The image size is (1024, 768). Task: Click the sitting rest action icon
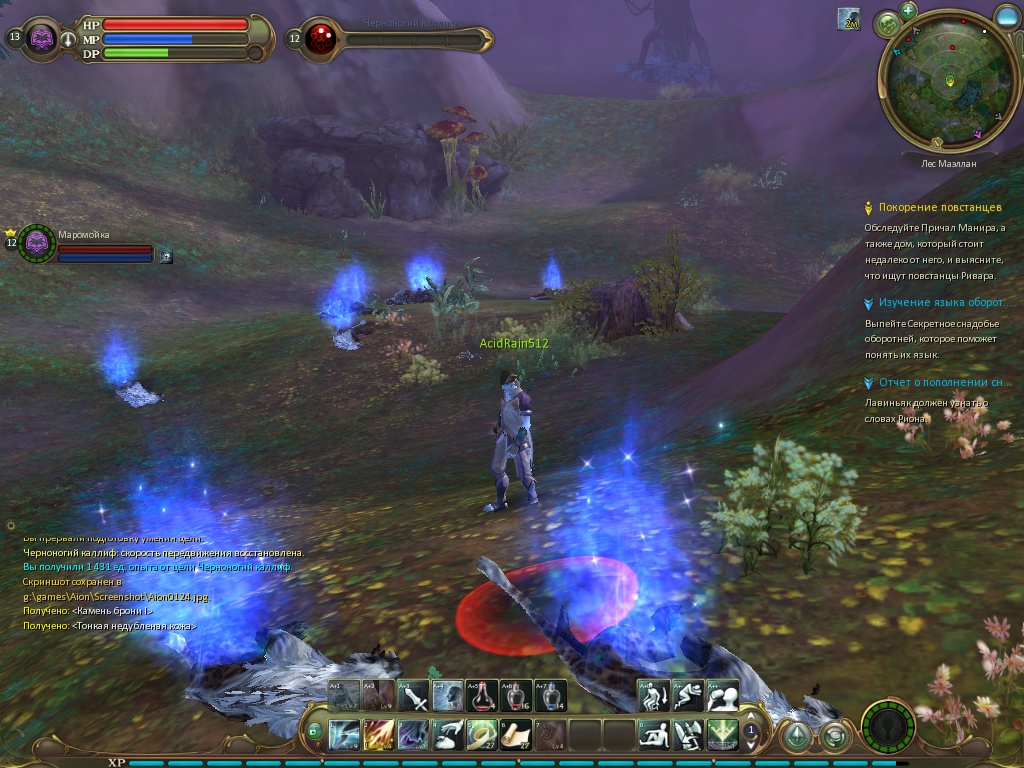(x=654, y=735)
